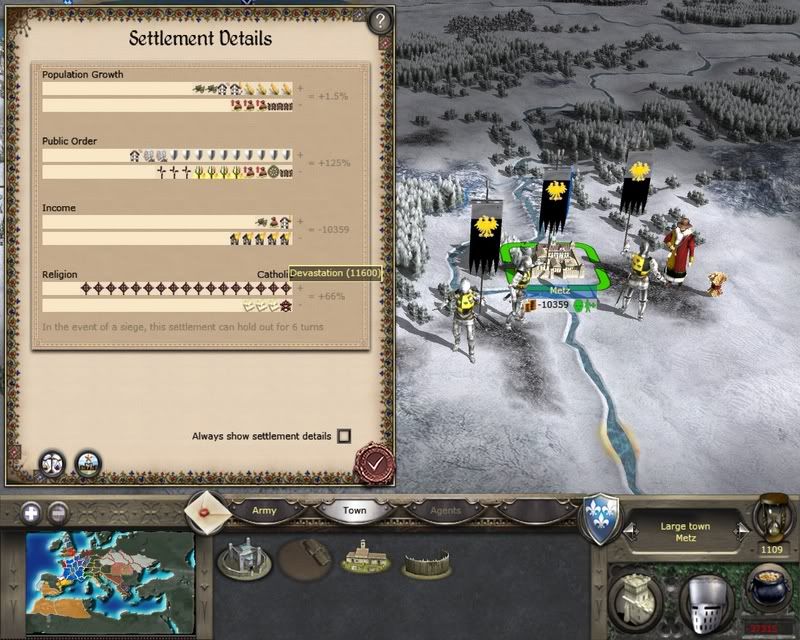Click the round building icon beside the scales
Screen dimensions: 800x640
(88, 462)
